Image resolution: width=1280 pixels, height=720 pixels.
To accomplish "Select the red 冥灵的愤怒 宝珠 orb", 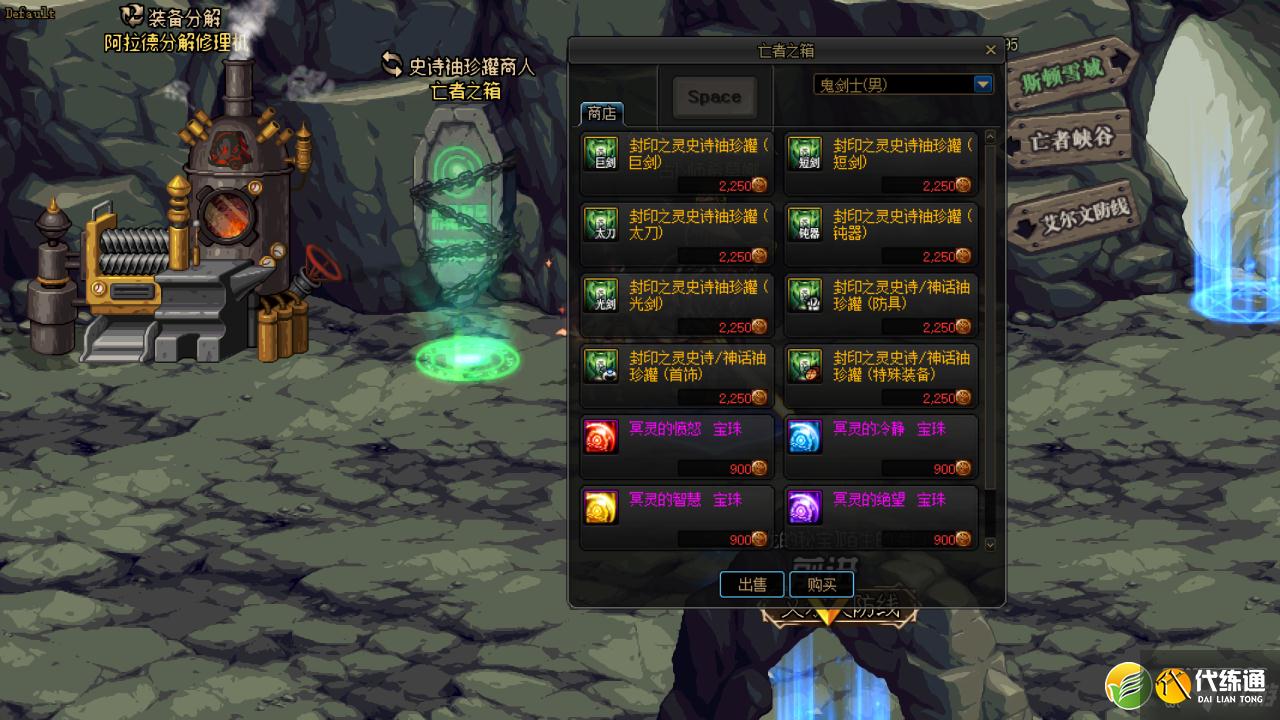I will point(676,448).
